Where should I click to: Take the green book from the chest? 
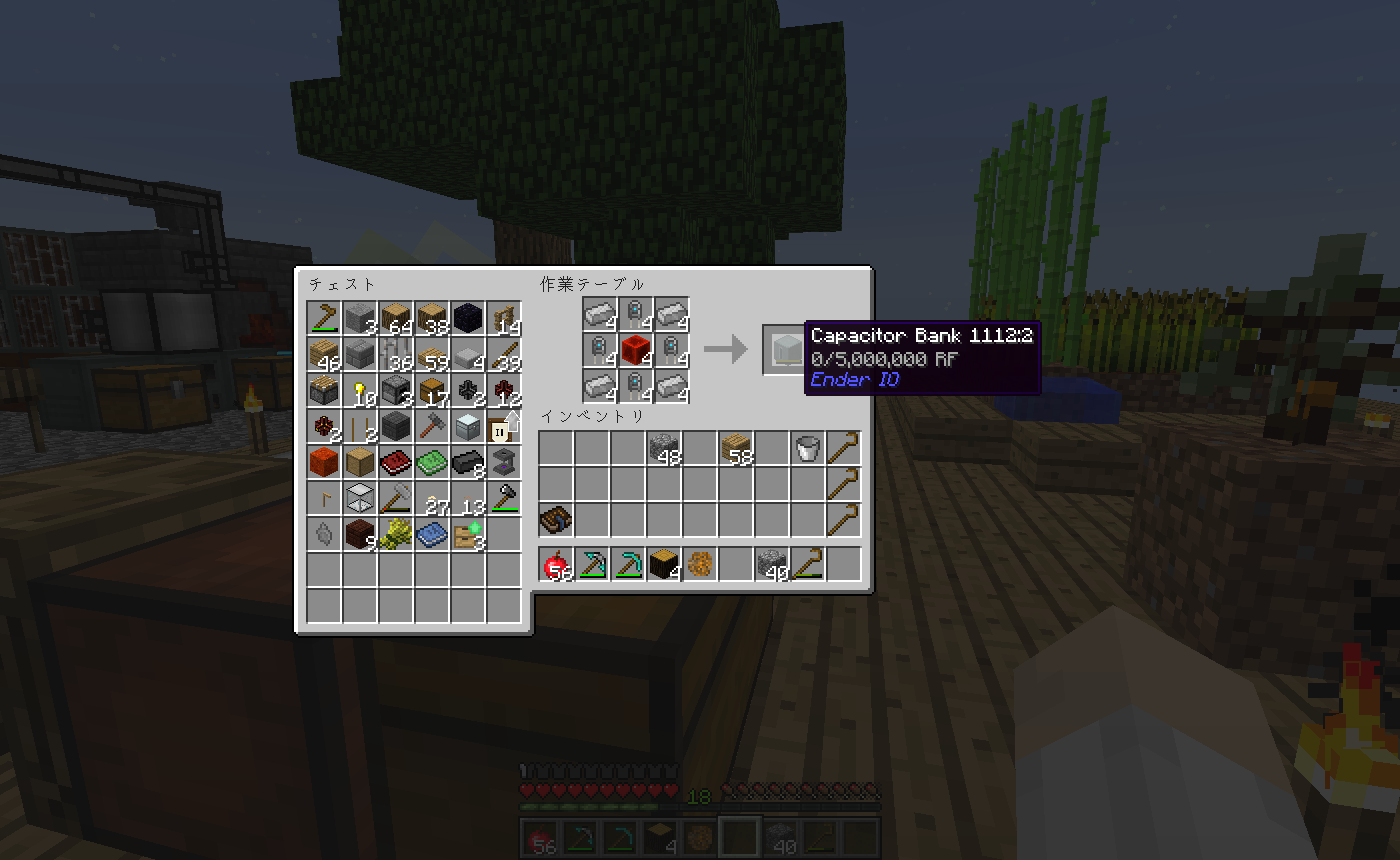click(432, 462)
